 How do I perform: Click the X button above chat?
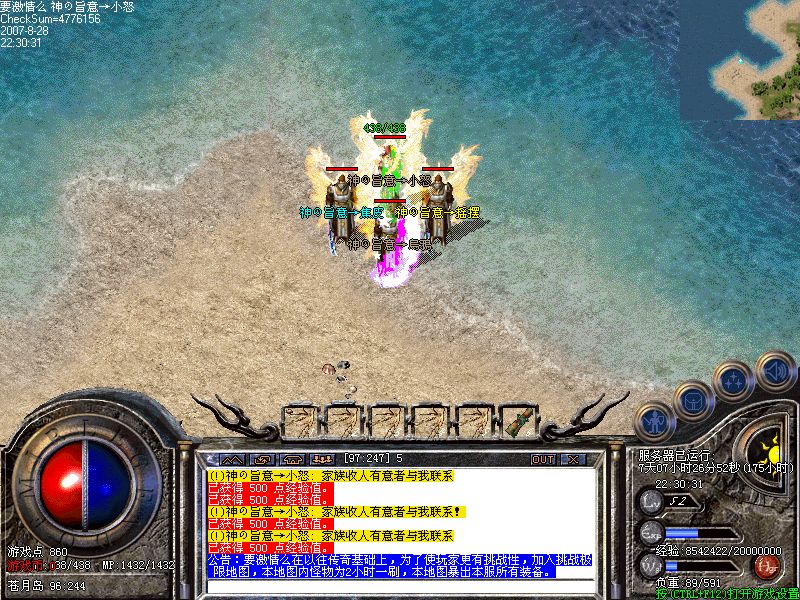click(x=573, y=459)
